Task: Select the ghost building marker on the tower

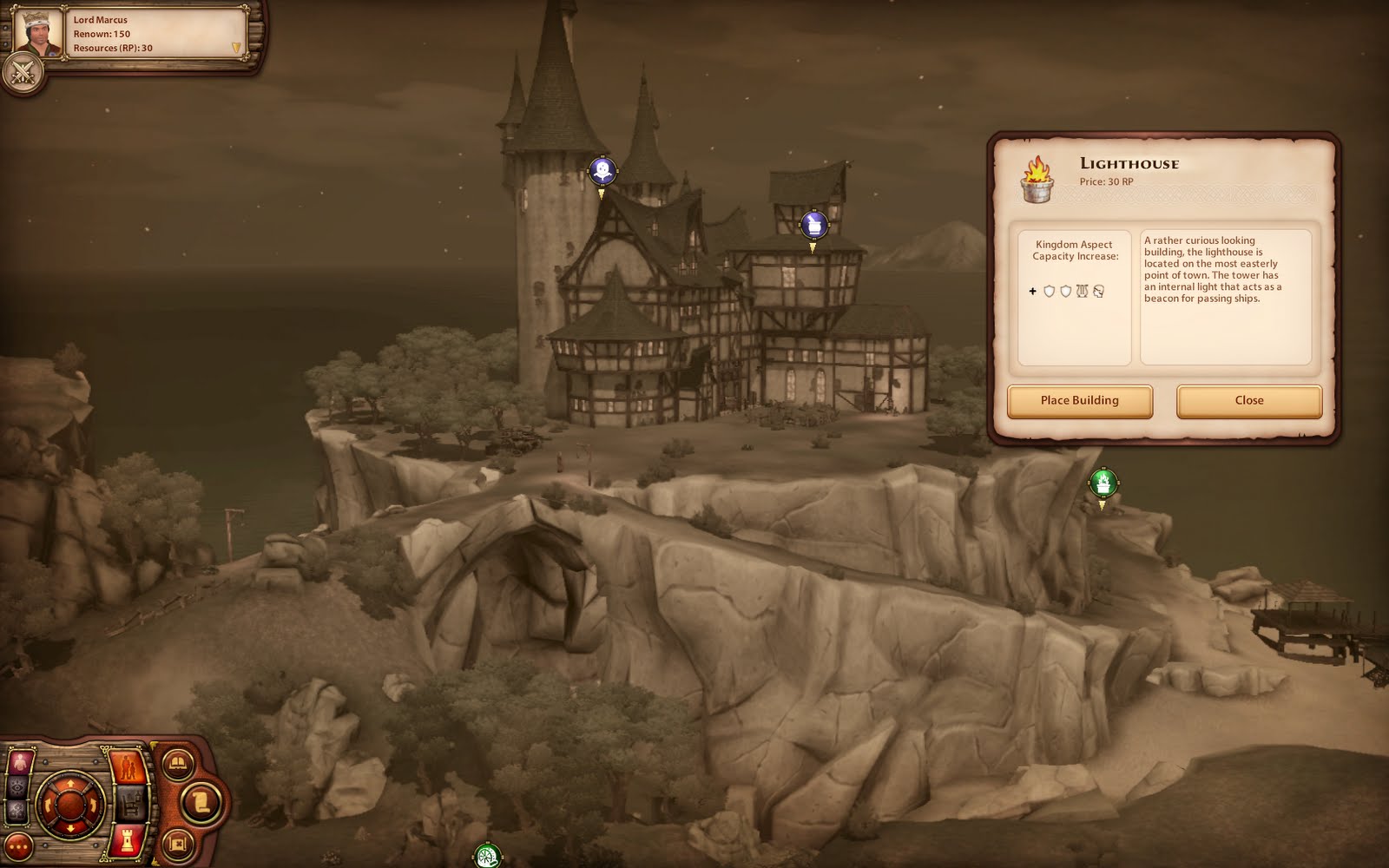Action: pos(602,170)
